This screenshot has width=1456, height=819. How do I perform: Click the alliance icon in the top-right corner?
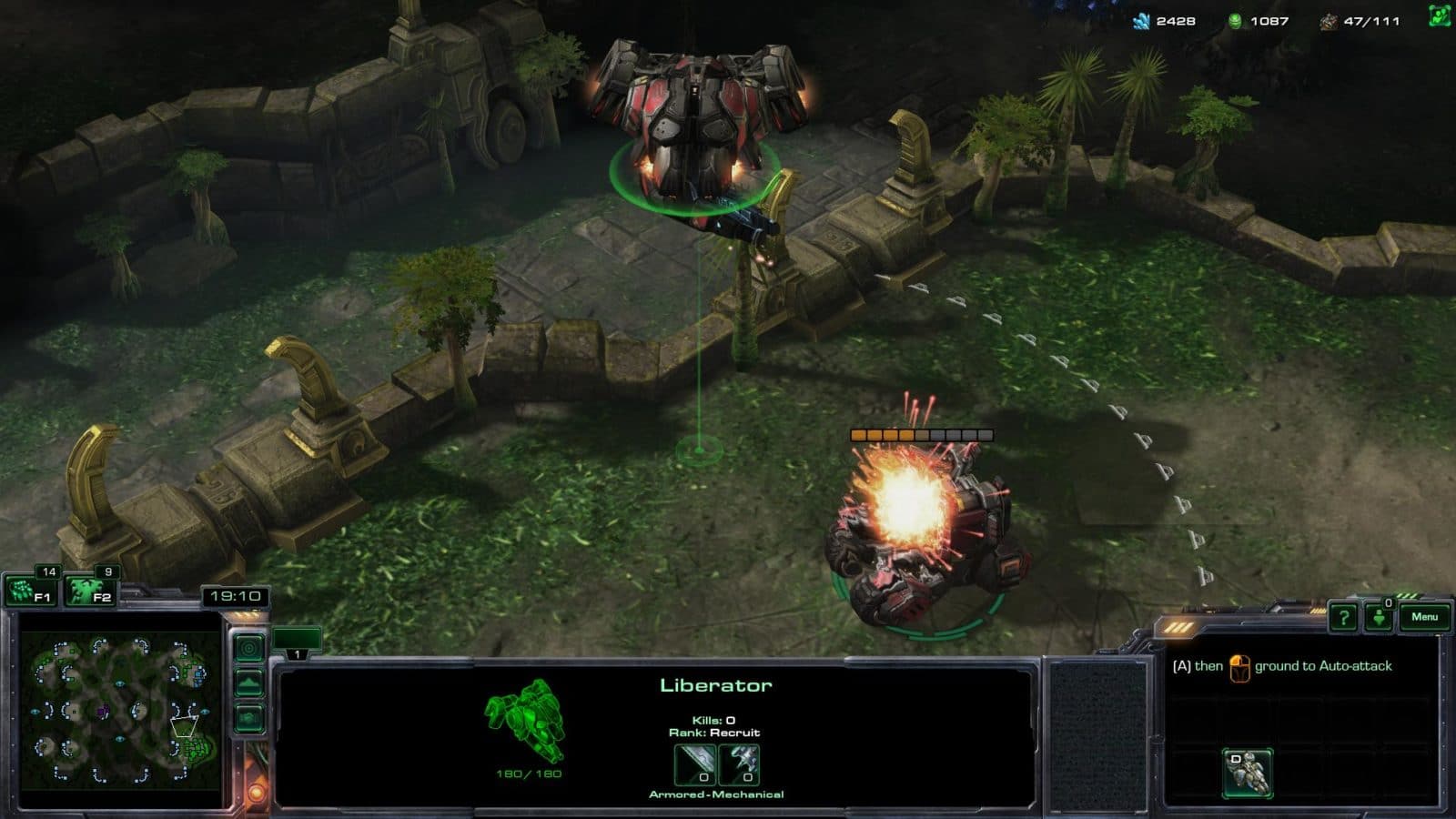point(1439,16)
